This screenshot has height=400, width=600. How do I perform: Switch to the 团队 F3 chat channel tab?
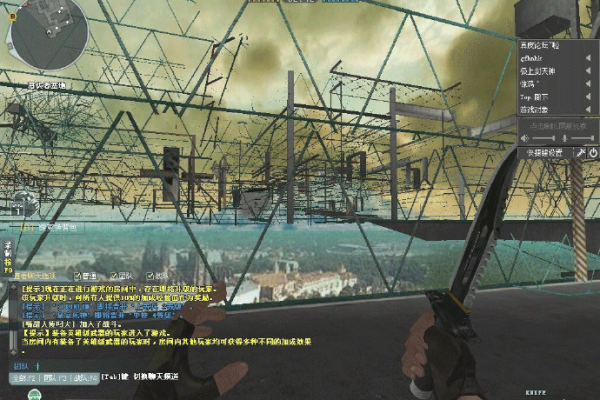coord(54,377)
